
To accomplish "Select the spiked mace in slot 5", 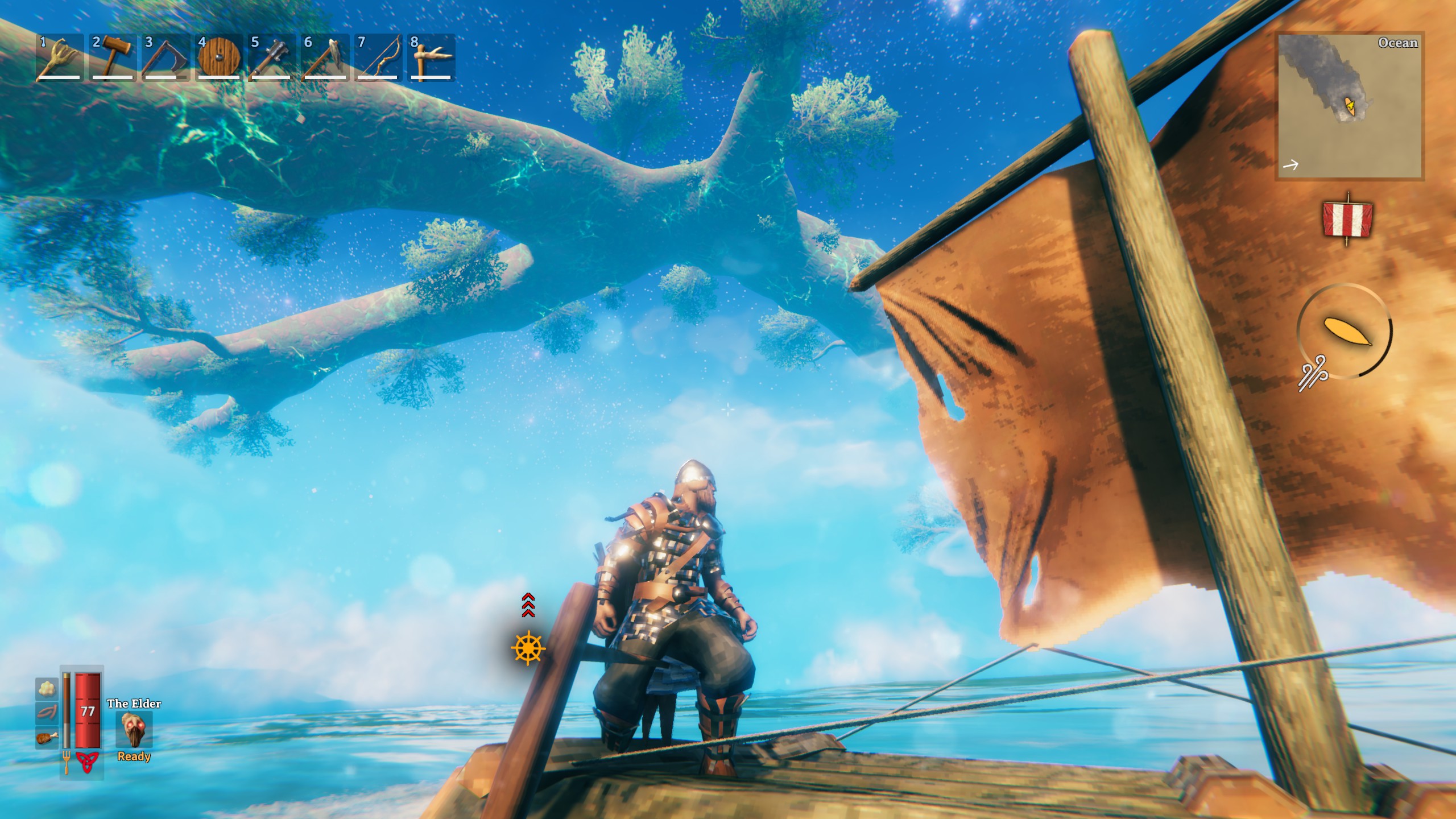I will tap(271, 57).
